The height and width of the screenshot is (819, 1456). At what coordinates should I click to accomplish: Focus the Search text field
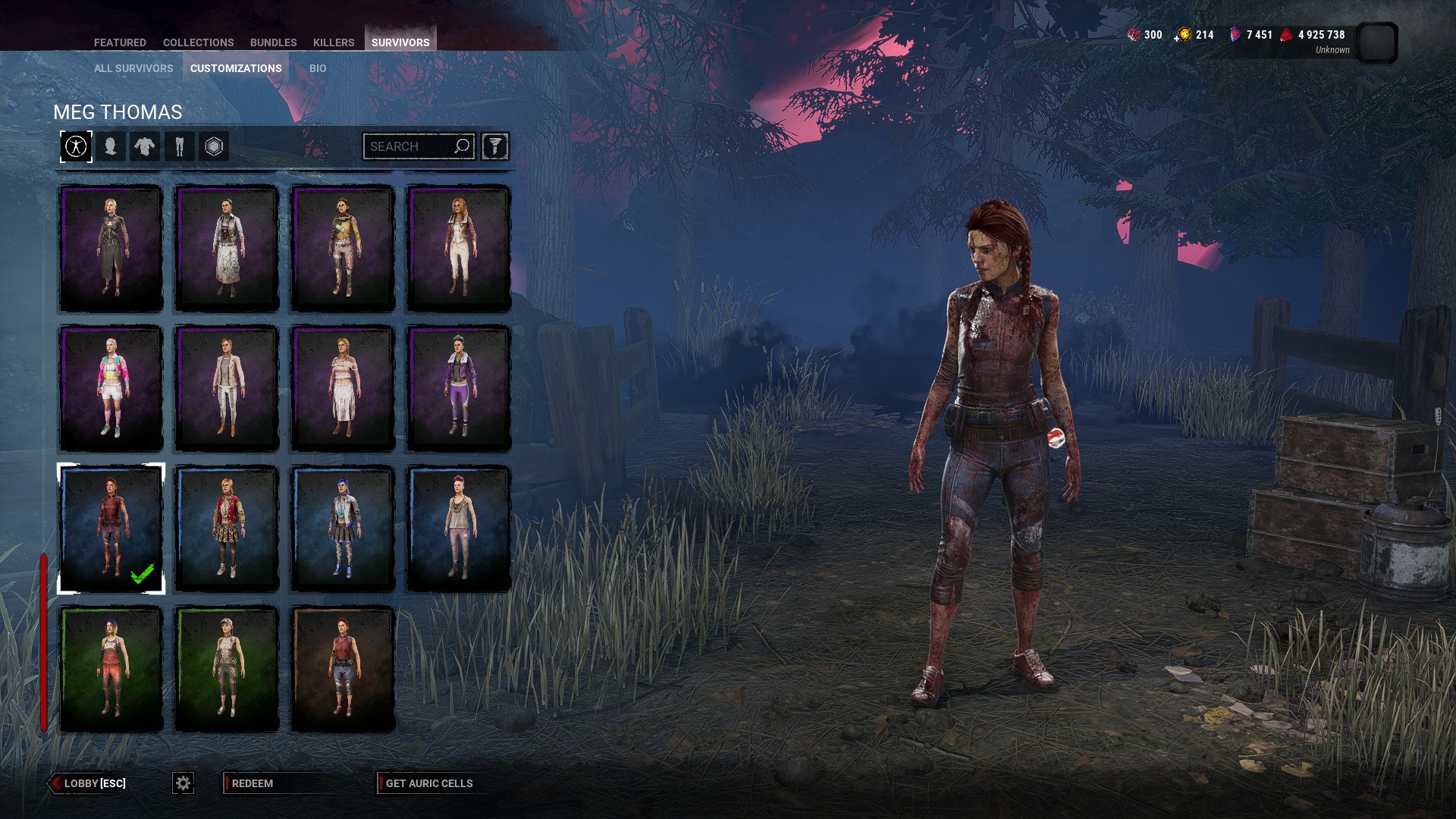coord(409,146)
